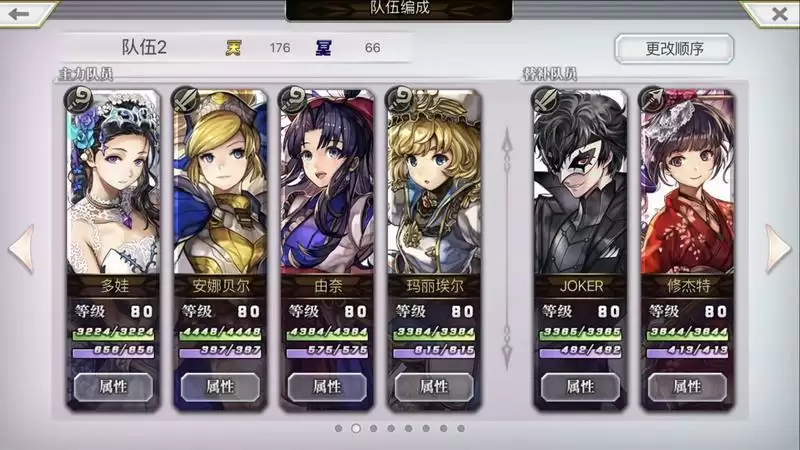800x450 pixels.
Task: Pick the 玛丽埃尔 character card
Action: click(434, 190)
